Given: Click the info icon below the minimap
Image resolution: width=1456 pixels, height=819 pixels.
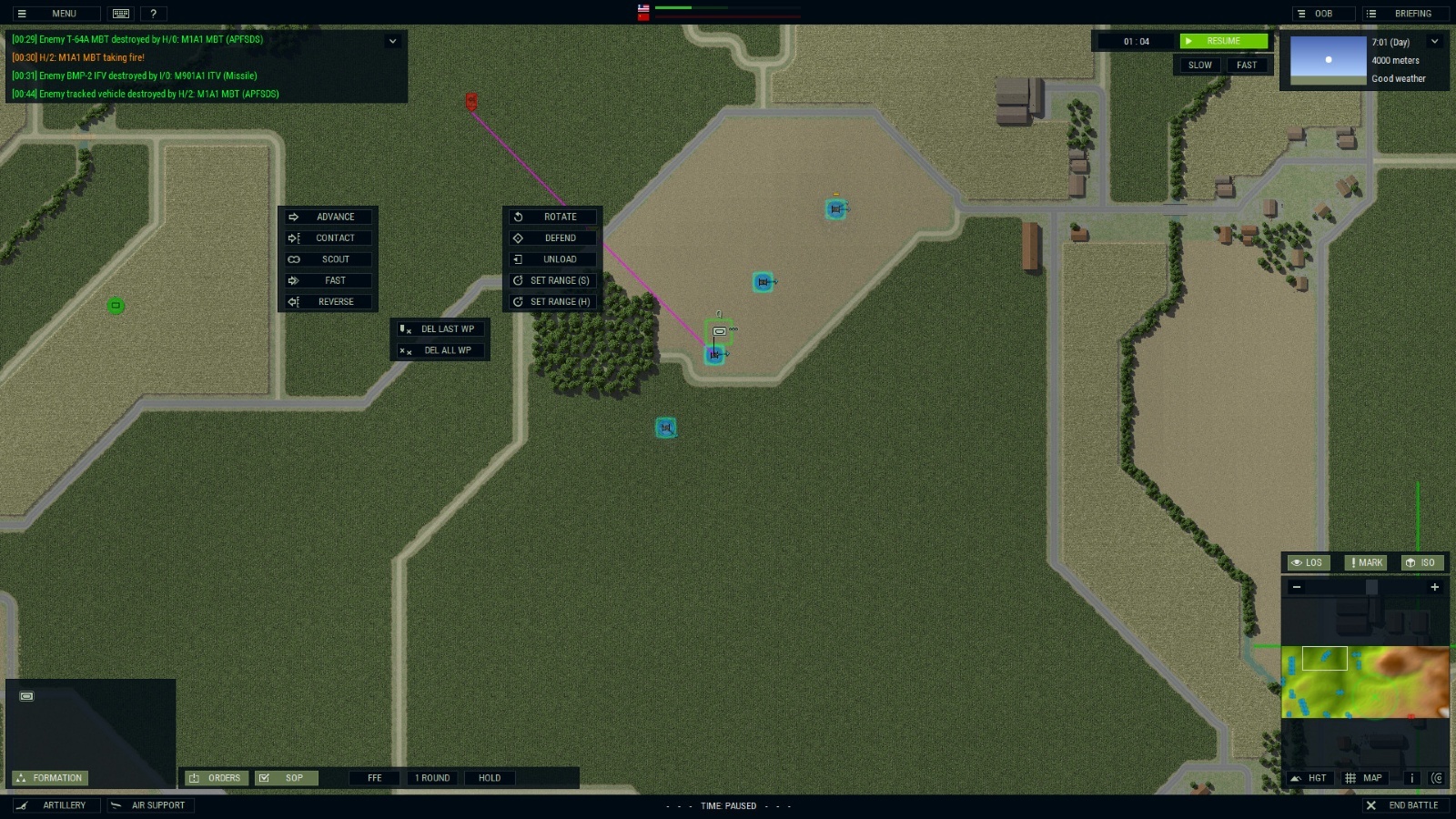Looking at the screenshot, I should (1412, 778).
